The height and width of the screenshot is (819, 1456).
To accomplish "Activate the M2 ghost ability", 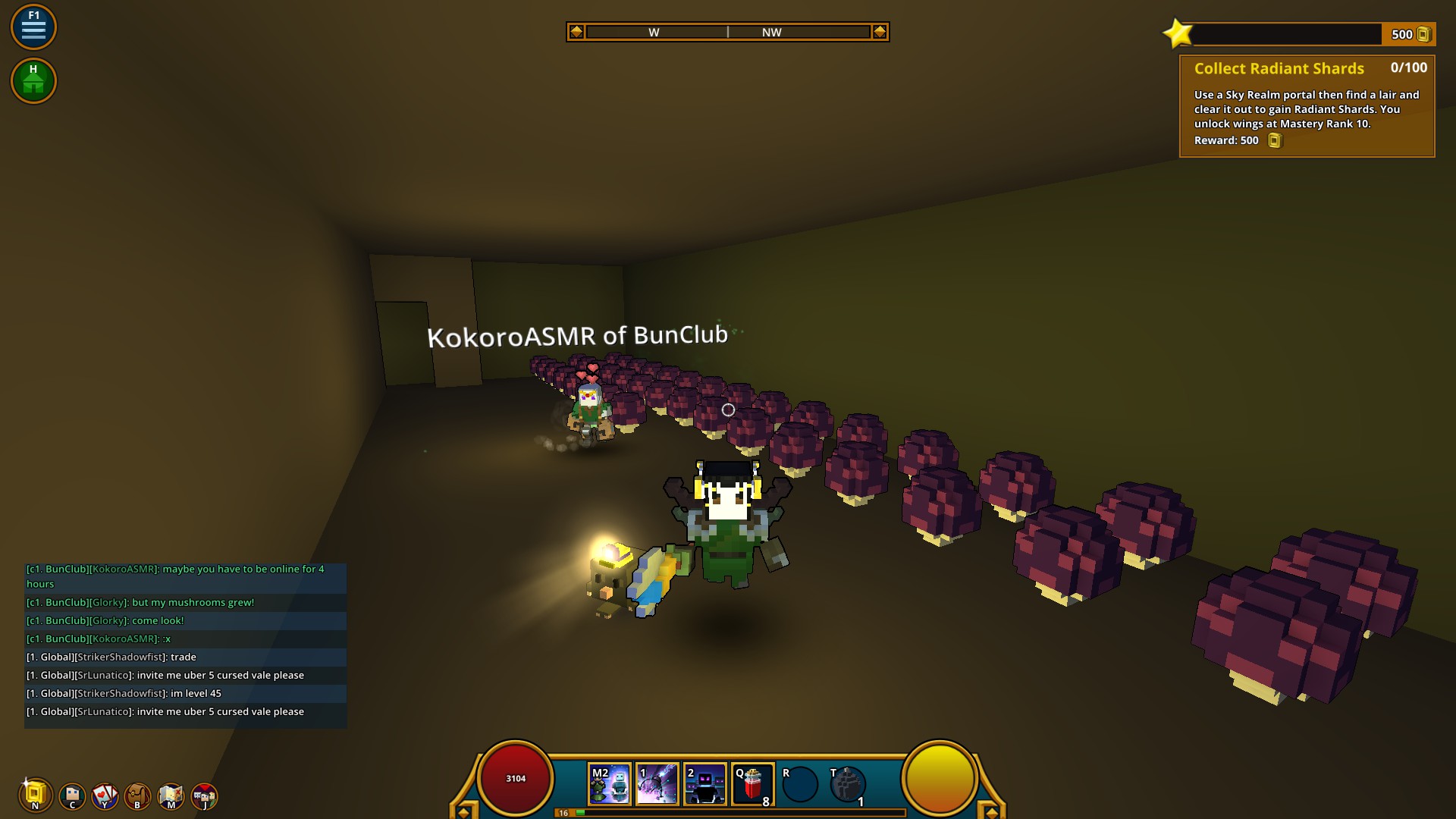I will tap(610, 784).
